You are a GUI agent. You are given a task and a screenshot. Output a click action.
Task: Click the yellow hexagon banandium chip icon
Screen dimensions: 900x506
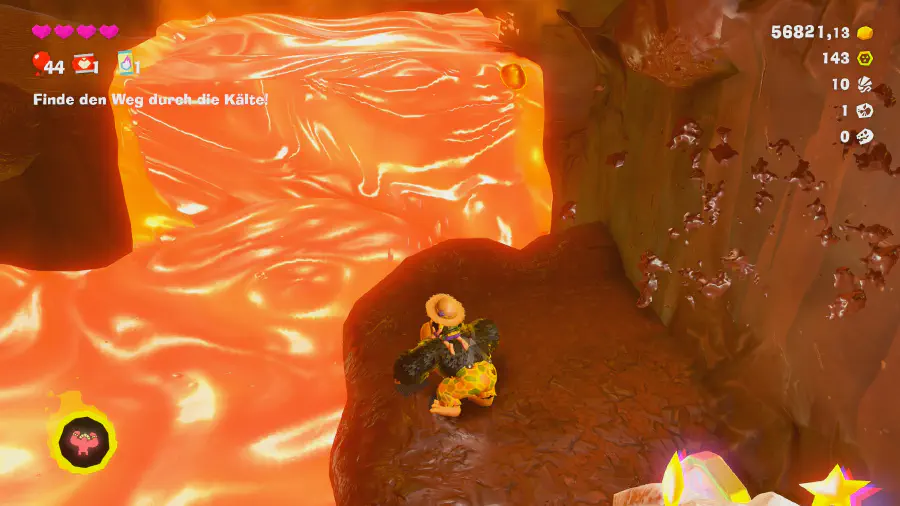pos(866,58)
